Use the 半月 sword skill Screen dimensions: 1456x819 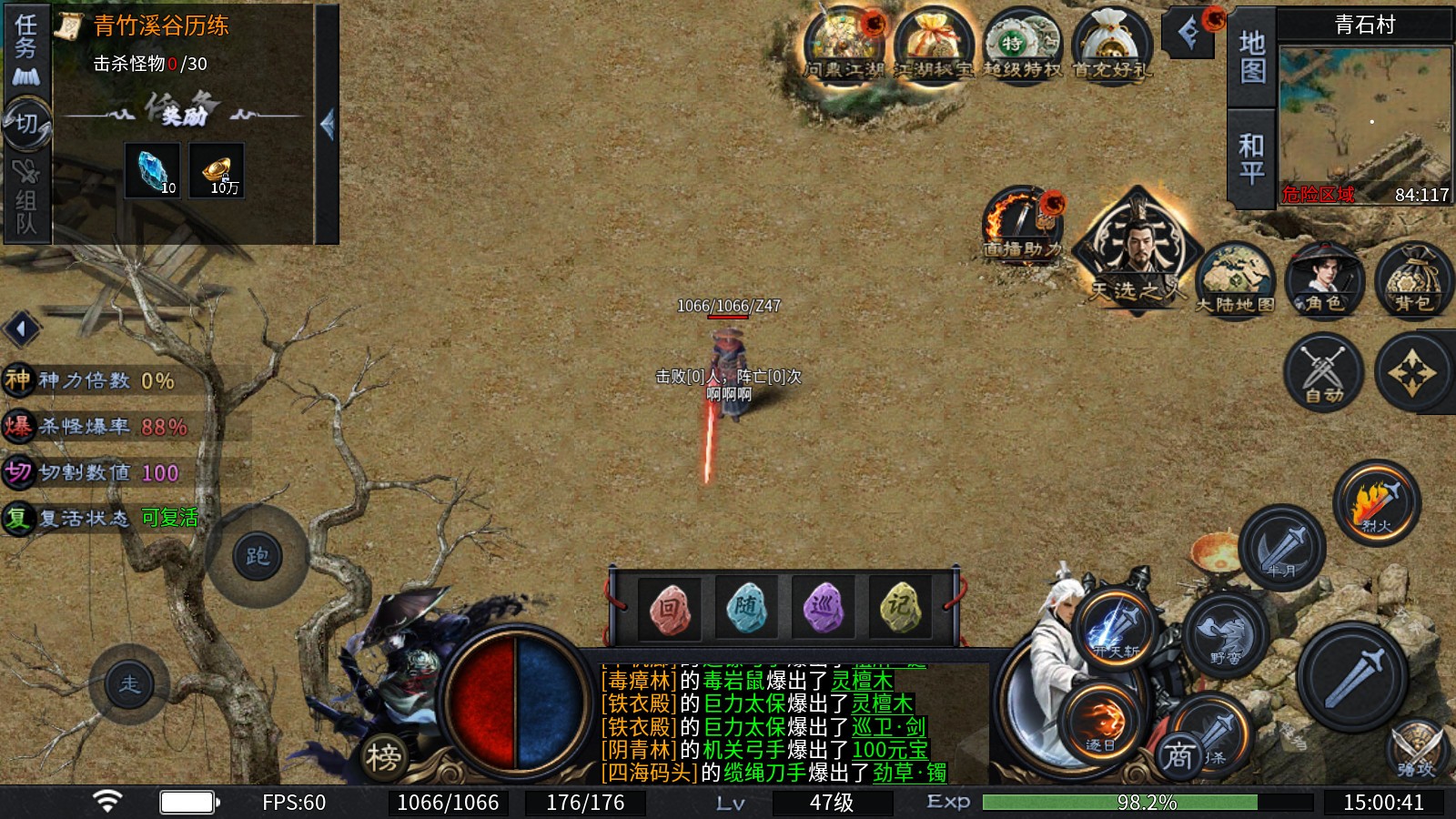point(1281,548)
